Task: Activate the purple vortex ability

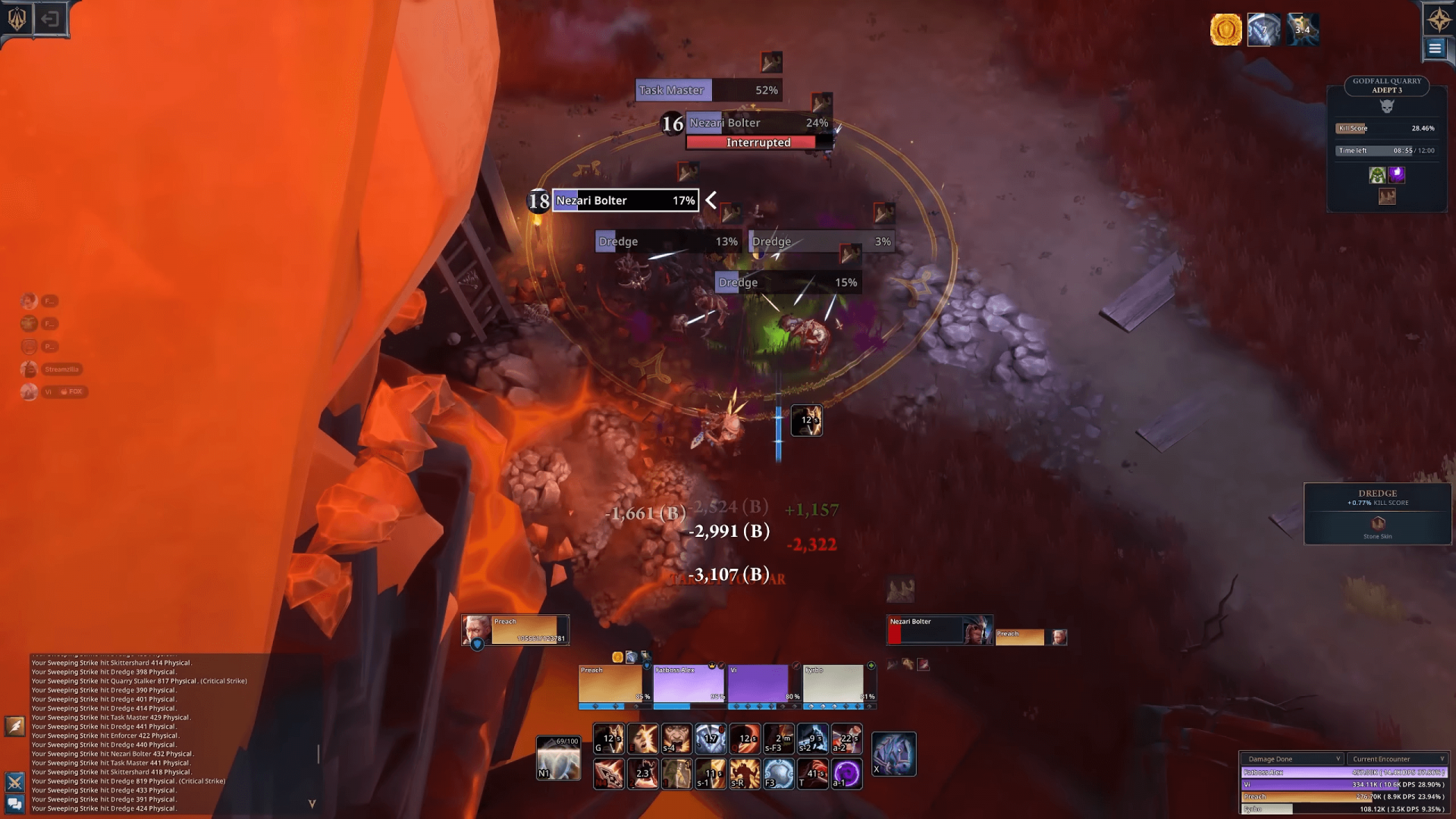Action: coord(846,774)
